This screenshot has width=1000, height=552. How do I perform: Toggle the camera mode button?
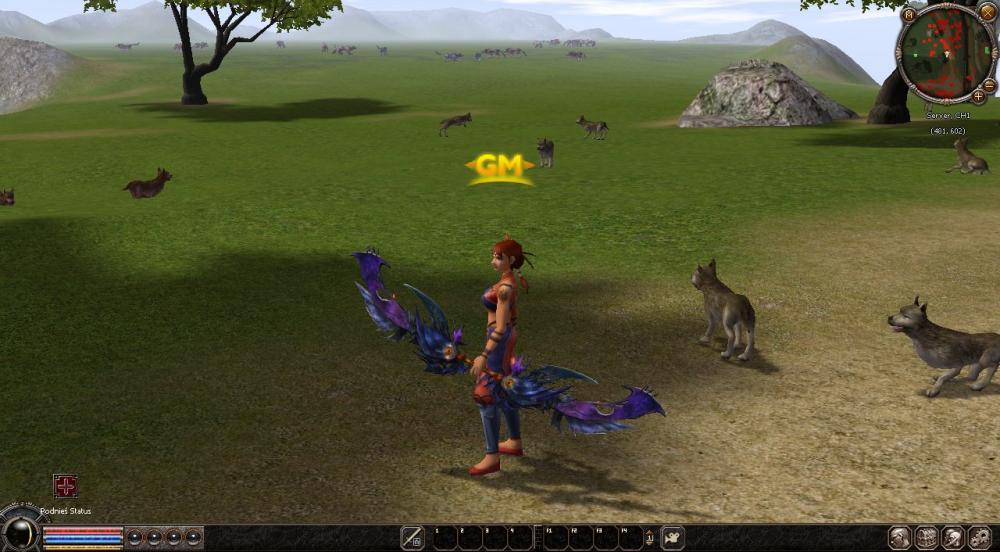point(673,538)
